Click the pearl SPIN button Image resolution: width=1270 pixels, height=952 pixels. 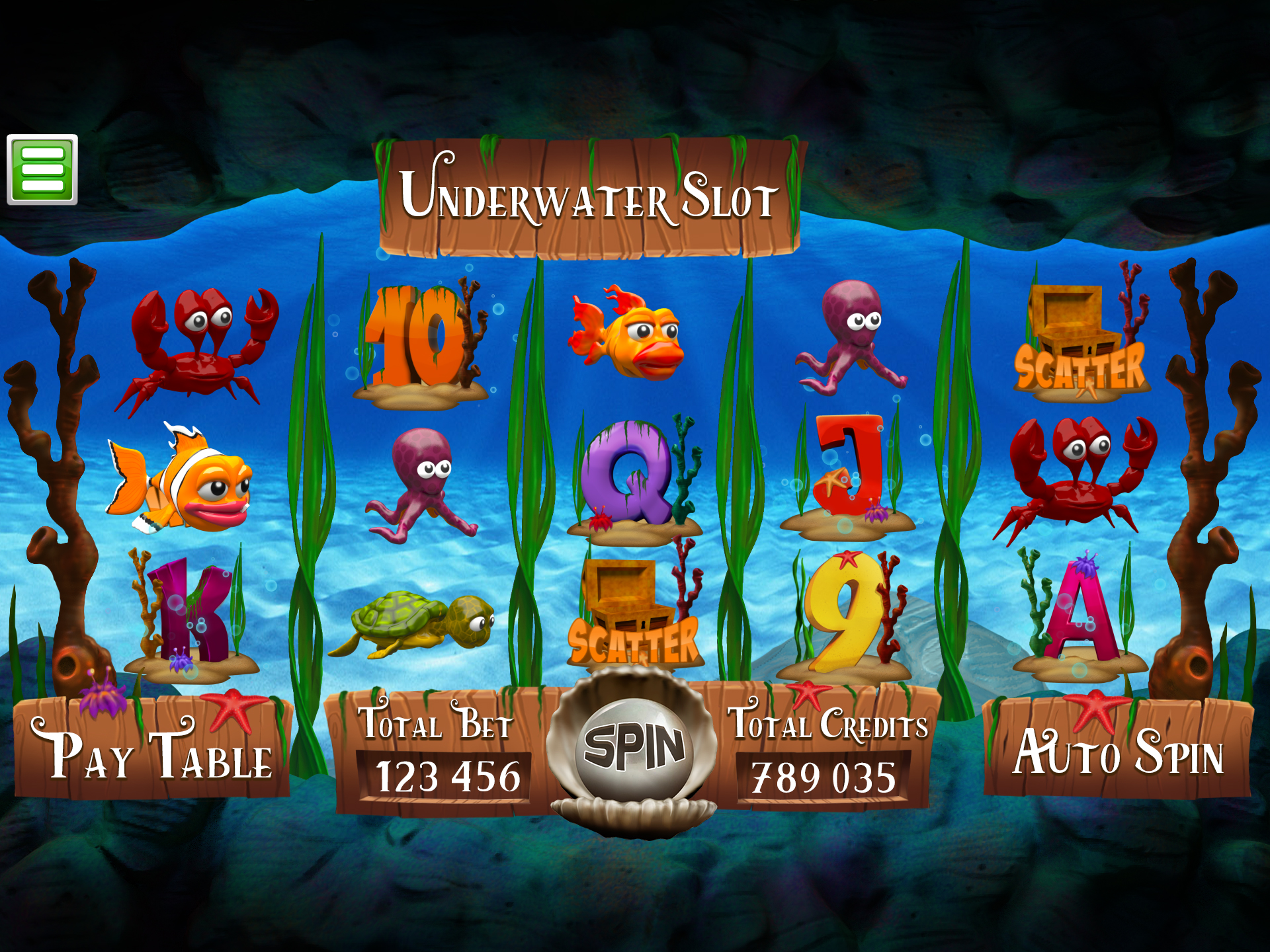(634, 748)
